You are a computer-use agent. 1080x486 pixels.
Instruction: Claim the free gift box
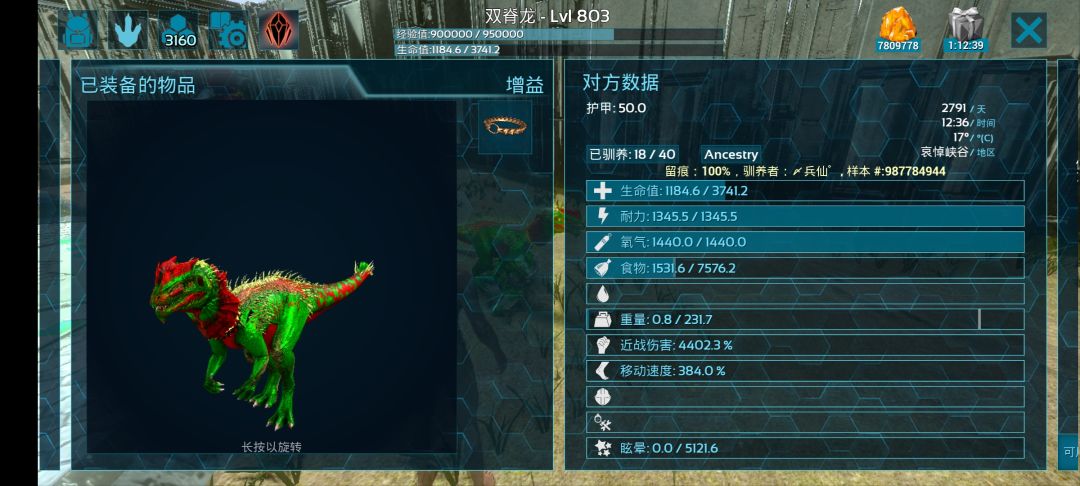[965, 30]
